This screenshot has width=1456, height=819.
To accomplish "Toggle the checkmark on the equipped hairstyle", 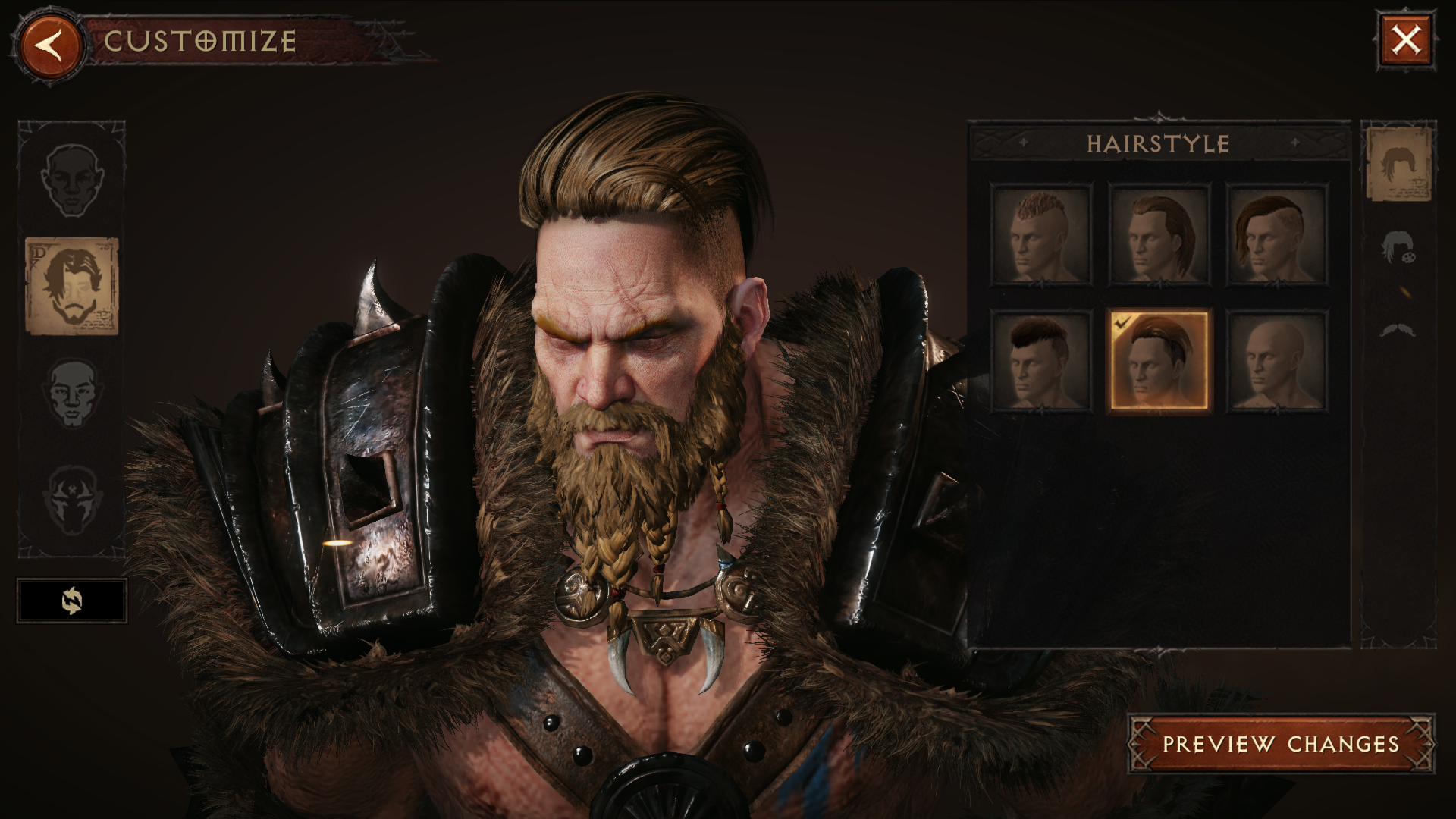I will point(1121,322).
